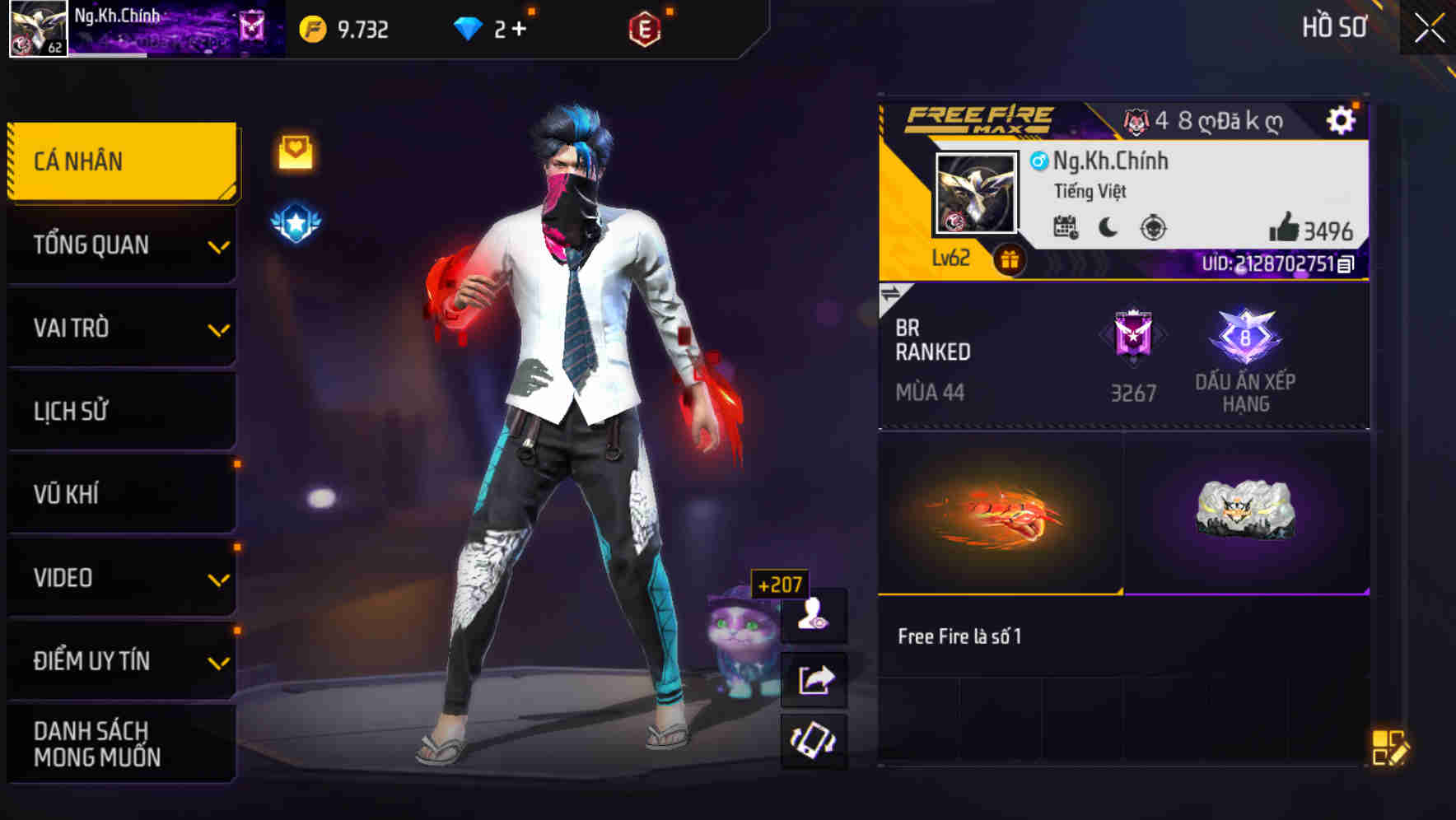This screenshot has width=1456, height=820.
Task: Expand the VAI TRÒ section
Action: pos(122,328)
